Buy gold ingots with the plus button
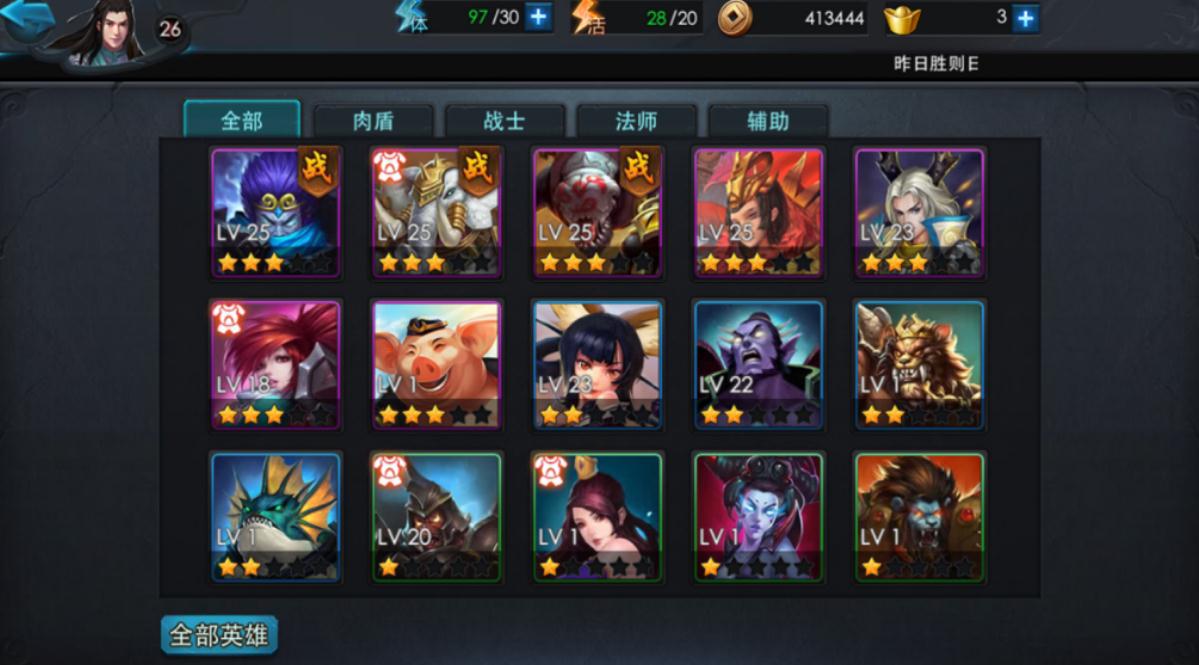This screenshot has height=665, width=1199. click(x=1025, y=17)
